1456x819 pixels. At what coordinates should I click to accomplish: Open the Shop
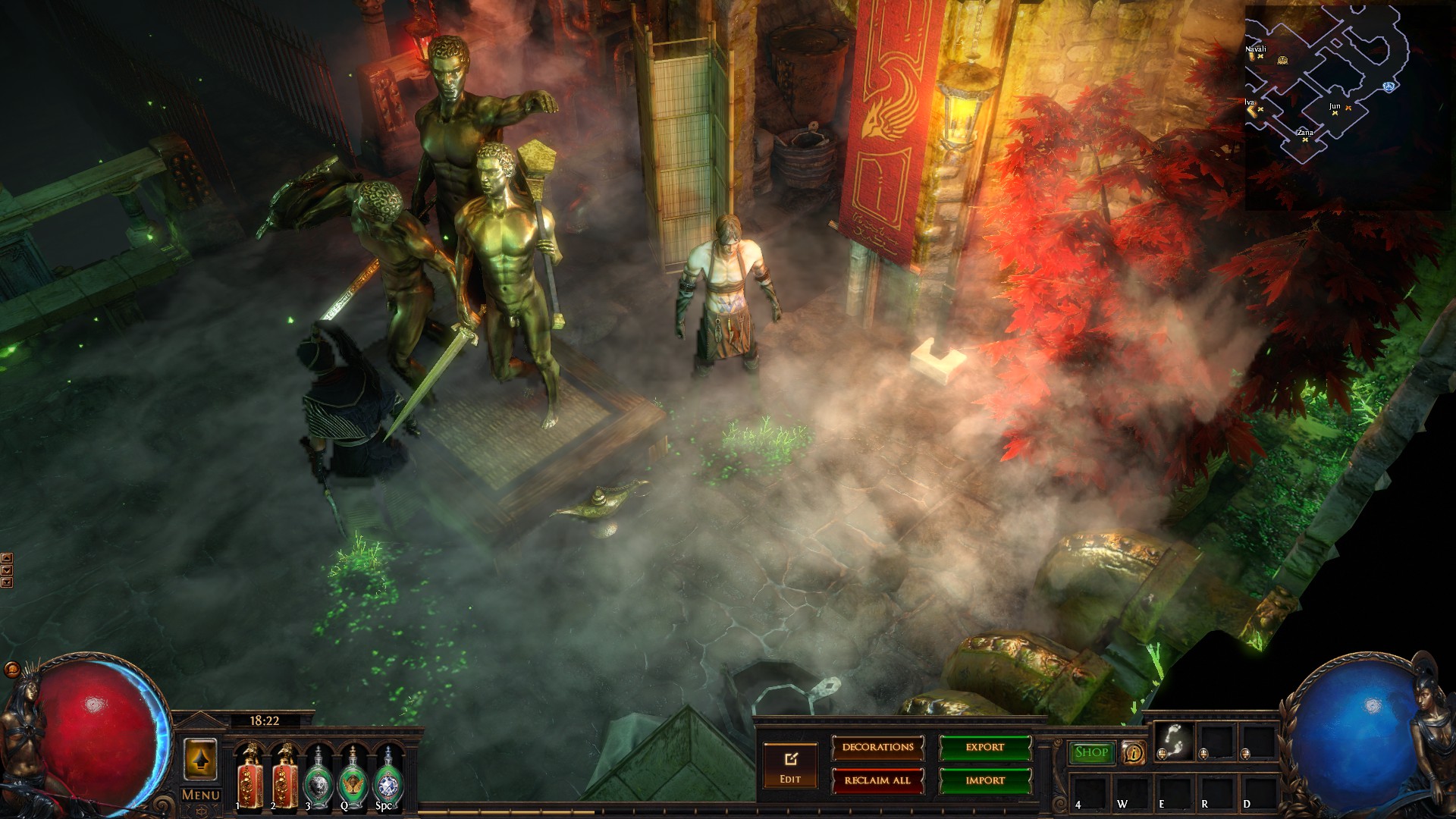1091,752
